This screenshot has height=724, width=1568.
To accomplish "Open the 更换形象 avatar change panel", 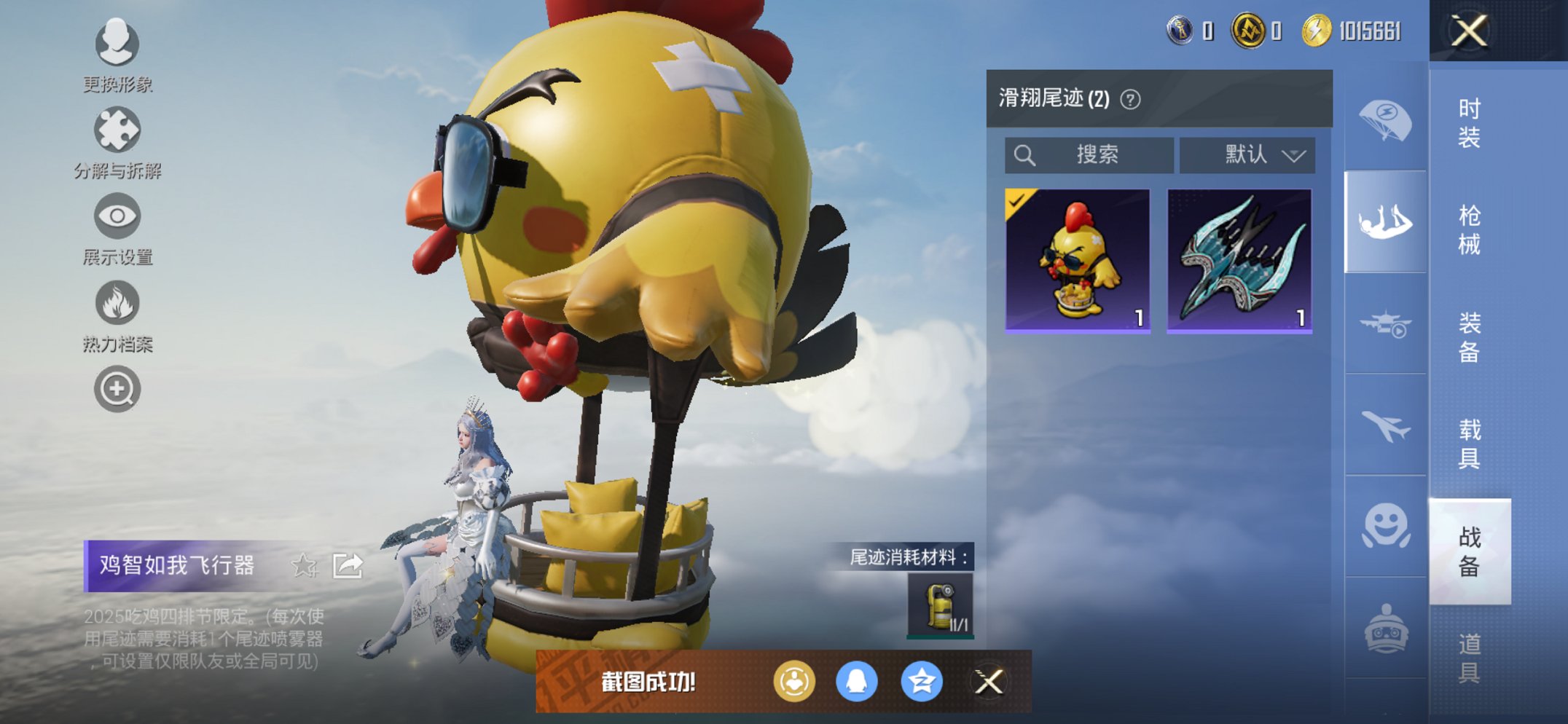I will (x=117, y=45).
